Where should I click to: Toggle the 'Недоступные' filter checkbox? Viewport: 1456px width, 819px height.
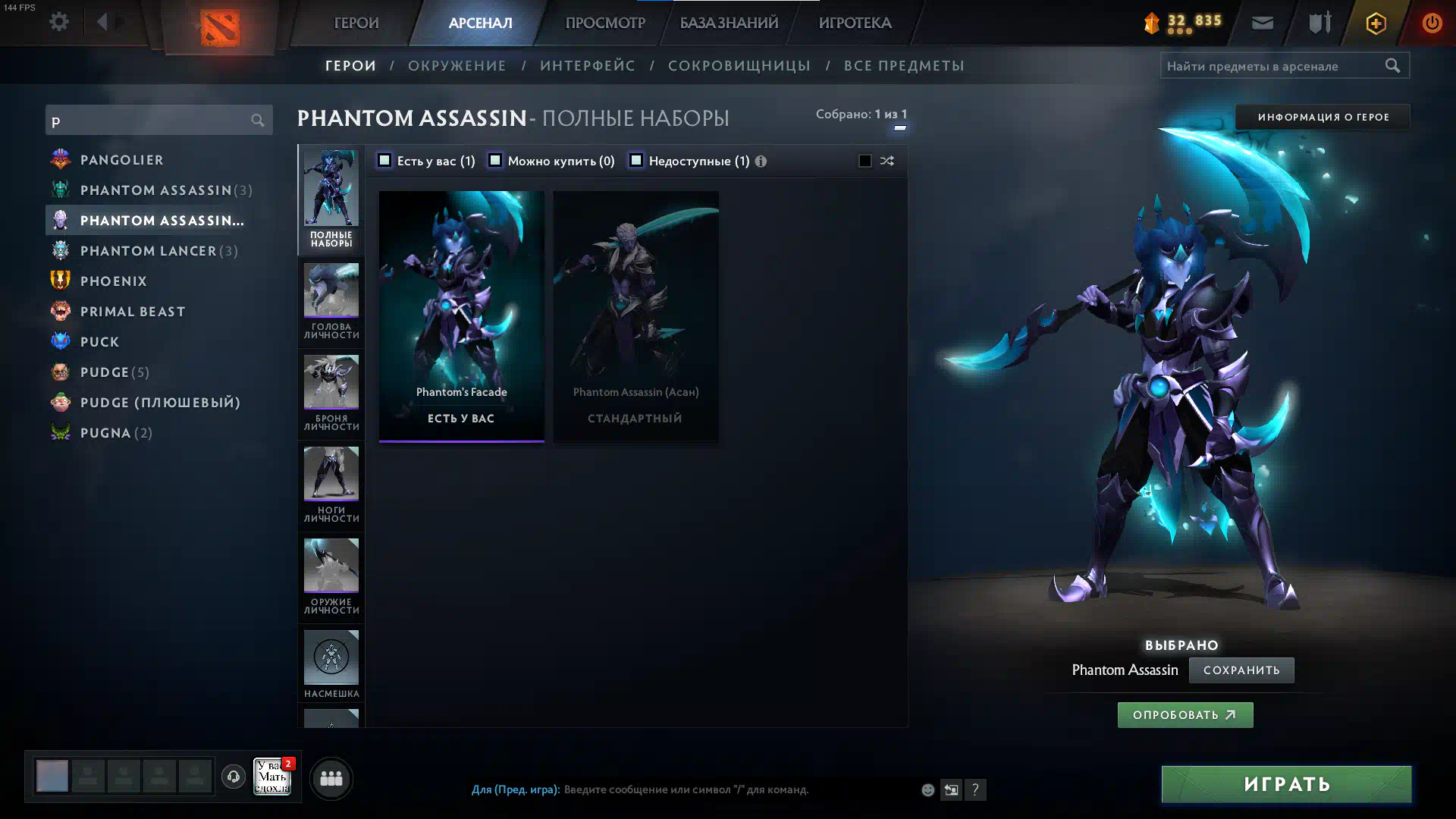(x=636, y=161)
